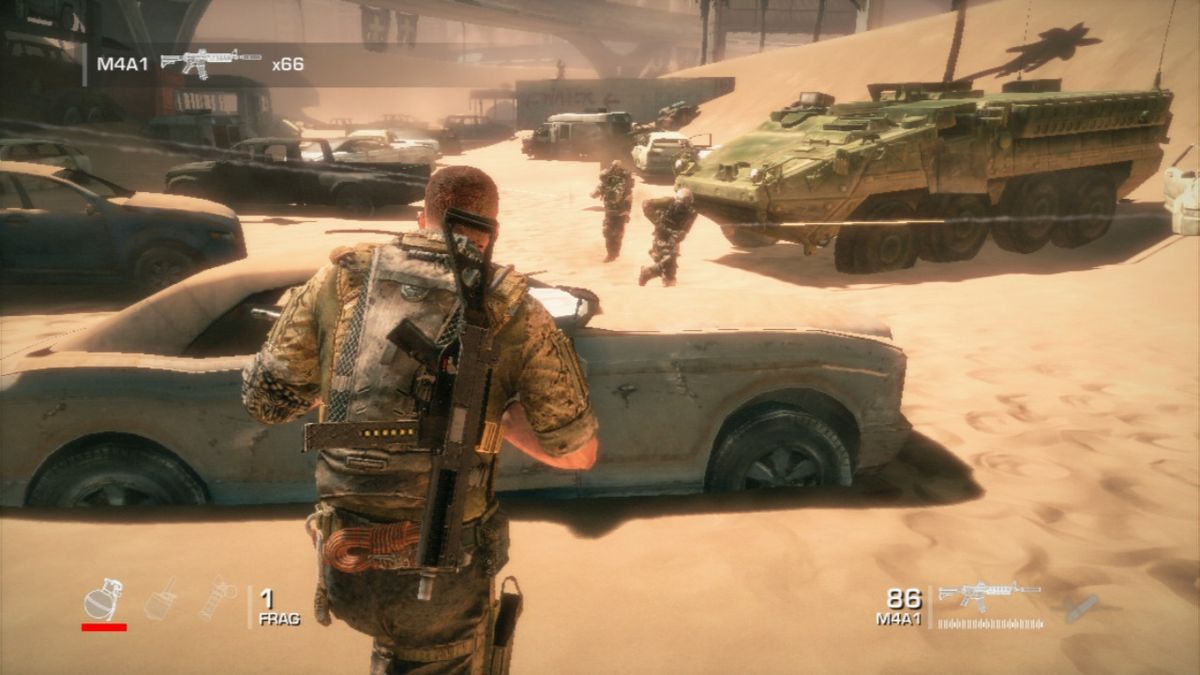Screen dimensions: 1200x675
Task: Choose the stun grenade icon
Action: (218, 599)
